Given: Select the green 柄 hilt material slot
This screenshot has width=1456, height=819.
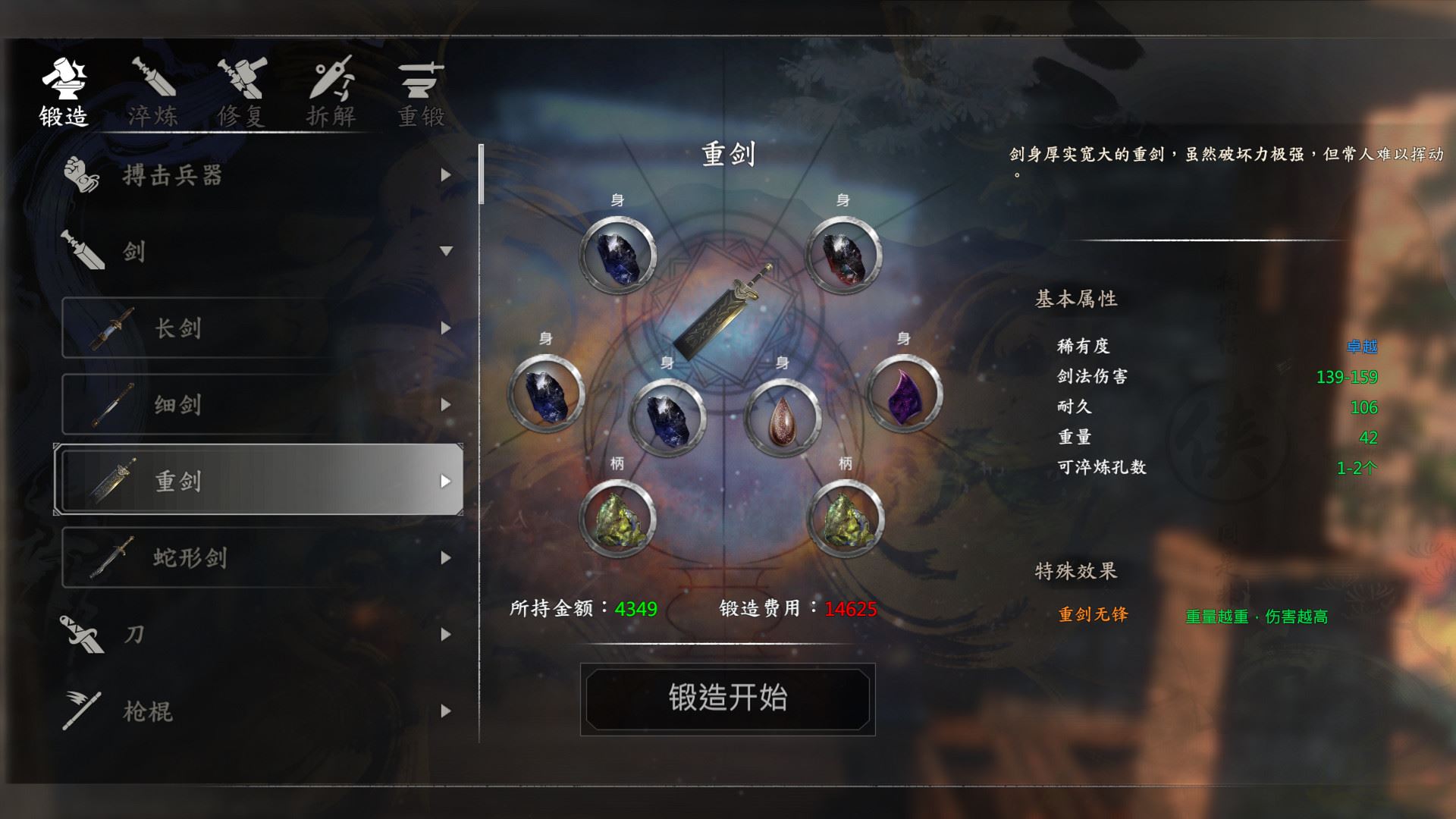Looking at the screenshot, I should [x=618, y=520].
